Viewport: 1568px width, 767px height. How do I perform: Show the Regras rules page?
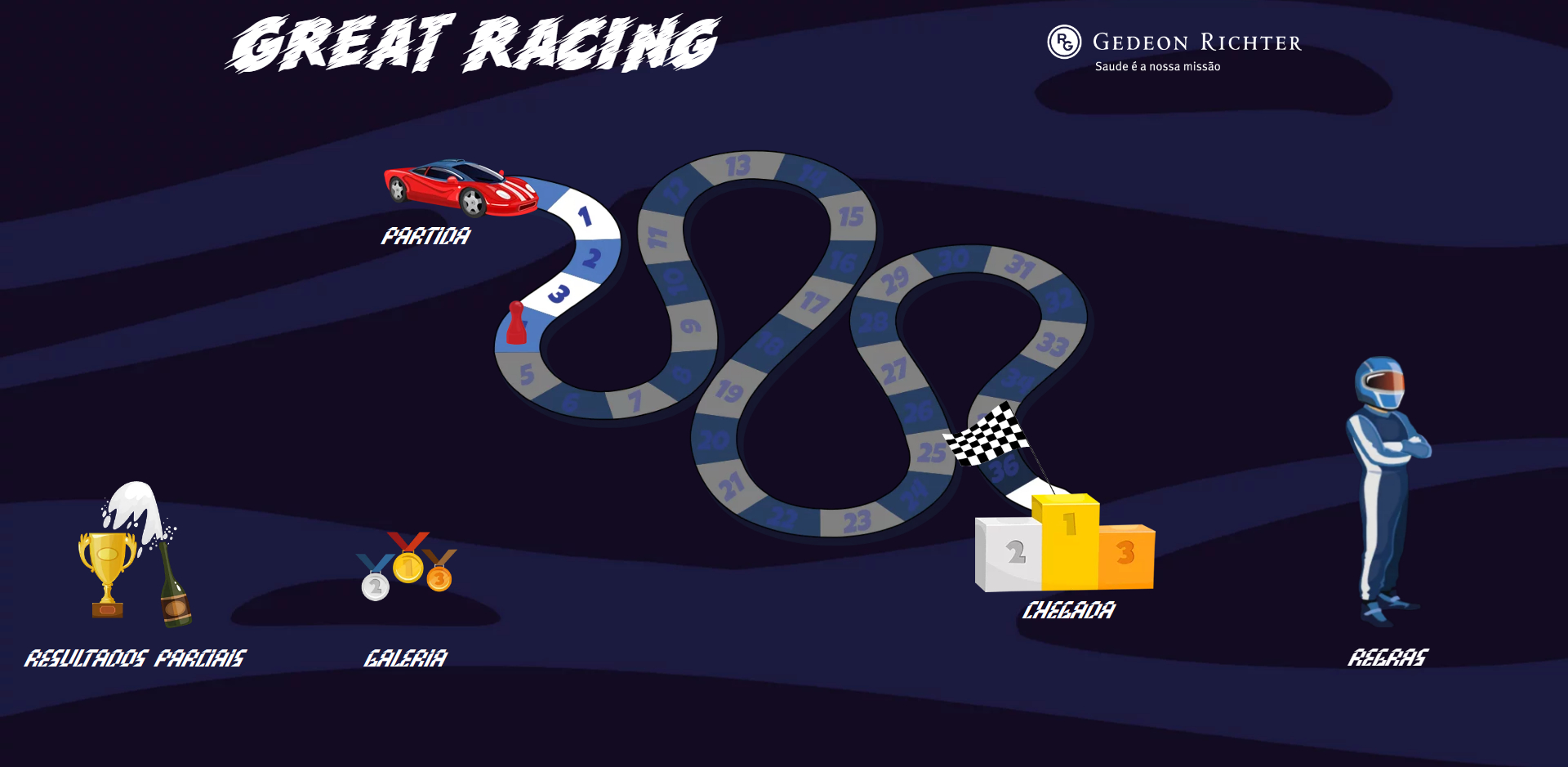click(x=1388, y=490)
